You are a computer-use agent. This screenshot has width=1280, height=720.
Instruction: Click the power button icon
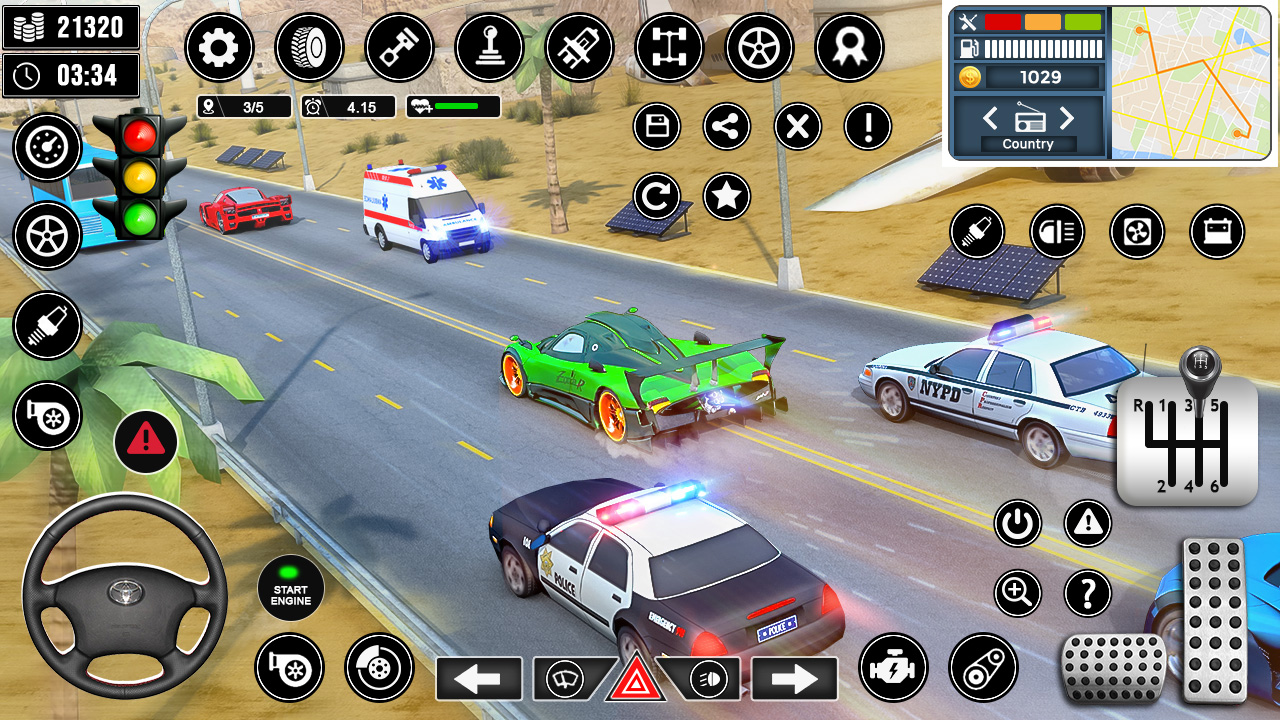[1017, 524]
